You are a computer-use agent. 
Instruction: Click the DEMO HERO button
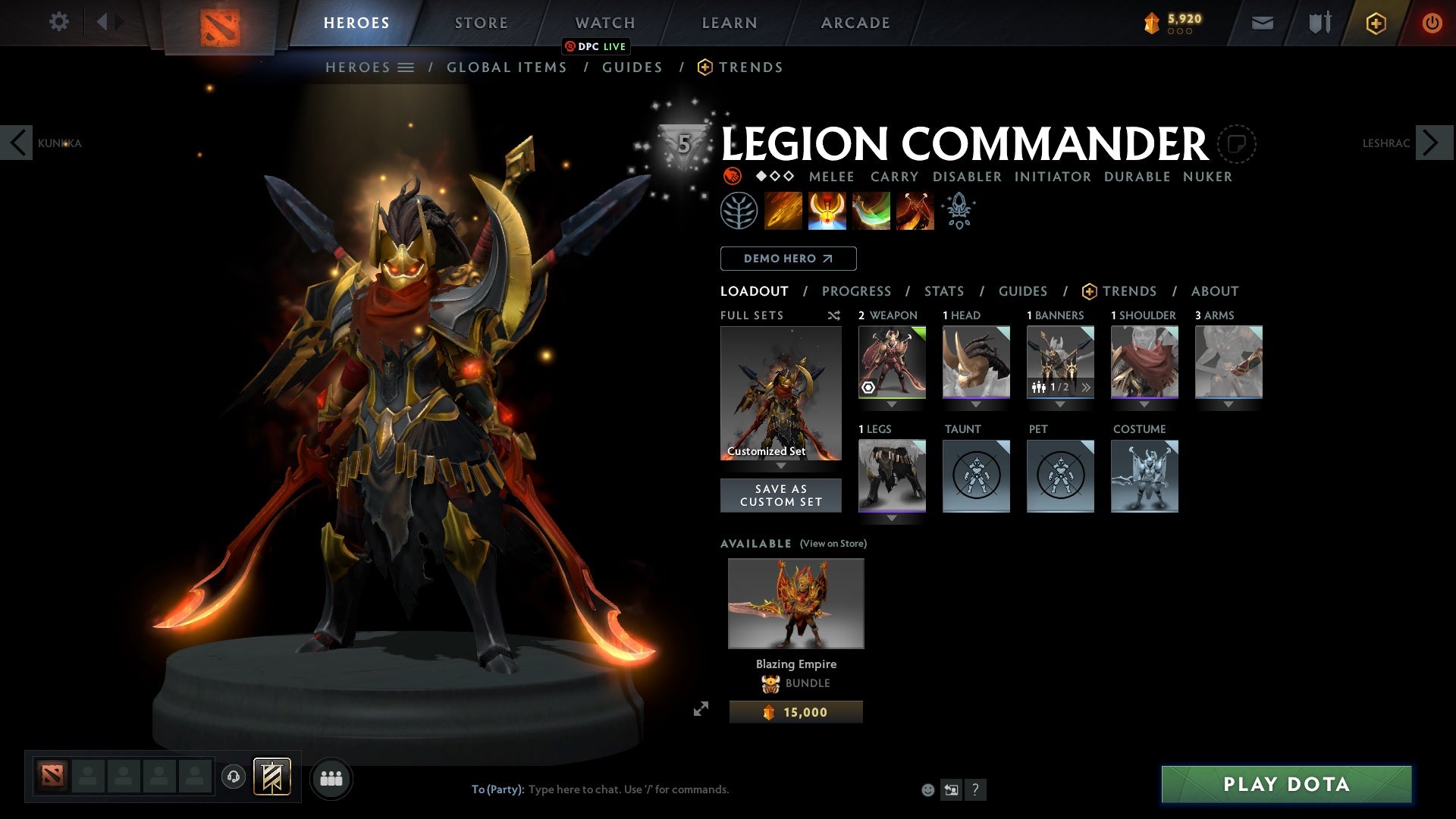[x=788, y=259]
